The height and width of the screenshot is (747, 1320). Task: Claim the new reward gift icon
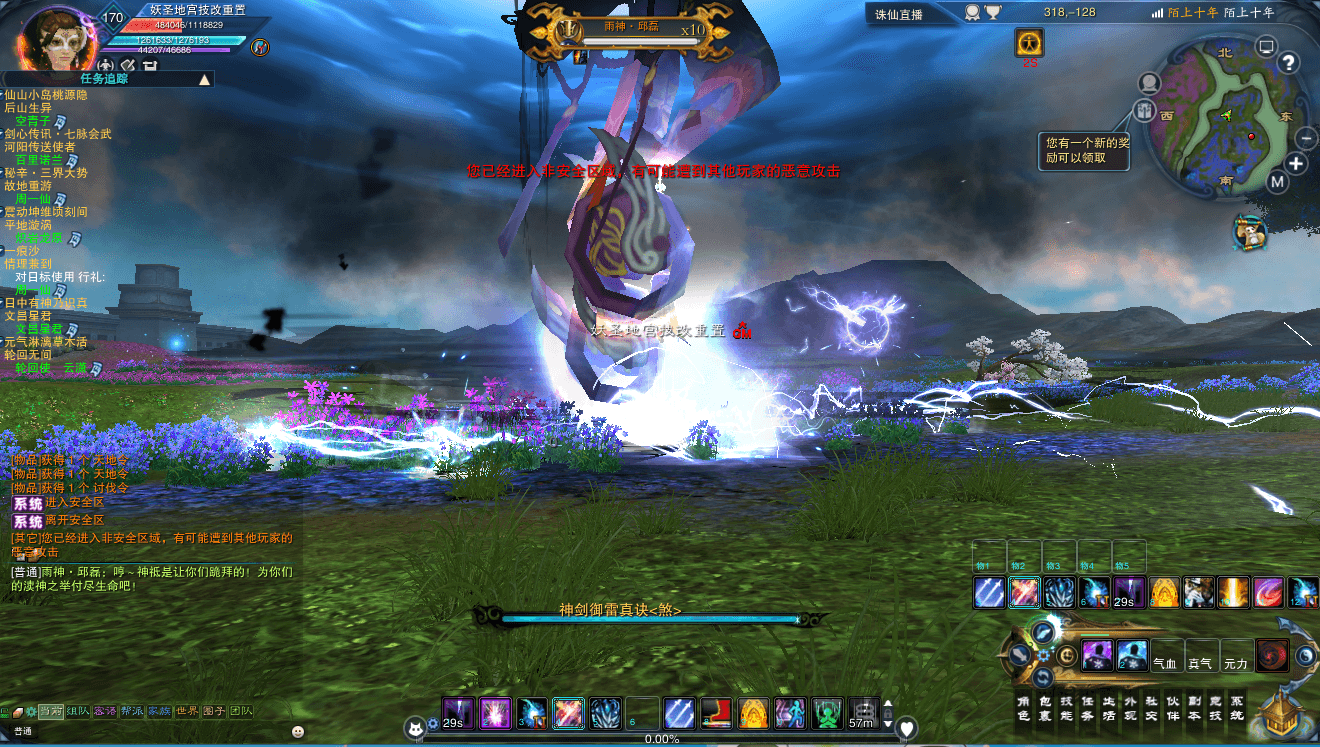1145,110
